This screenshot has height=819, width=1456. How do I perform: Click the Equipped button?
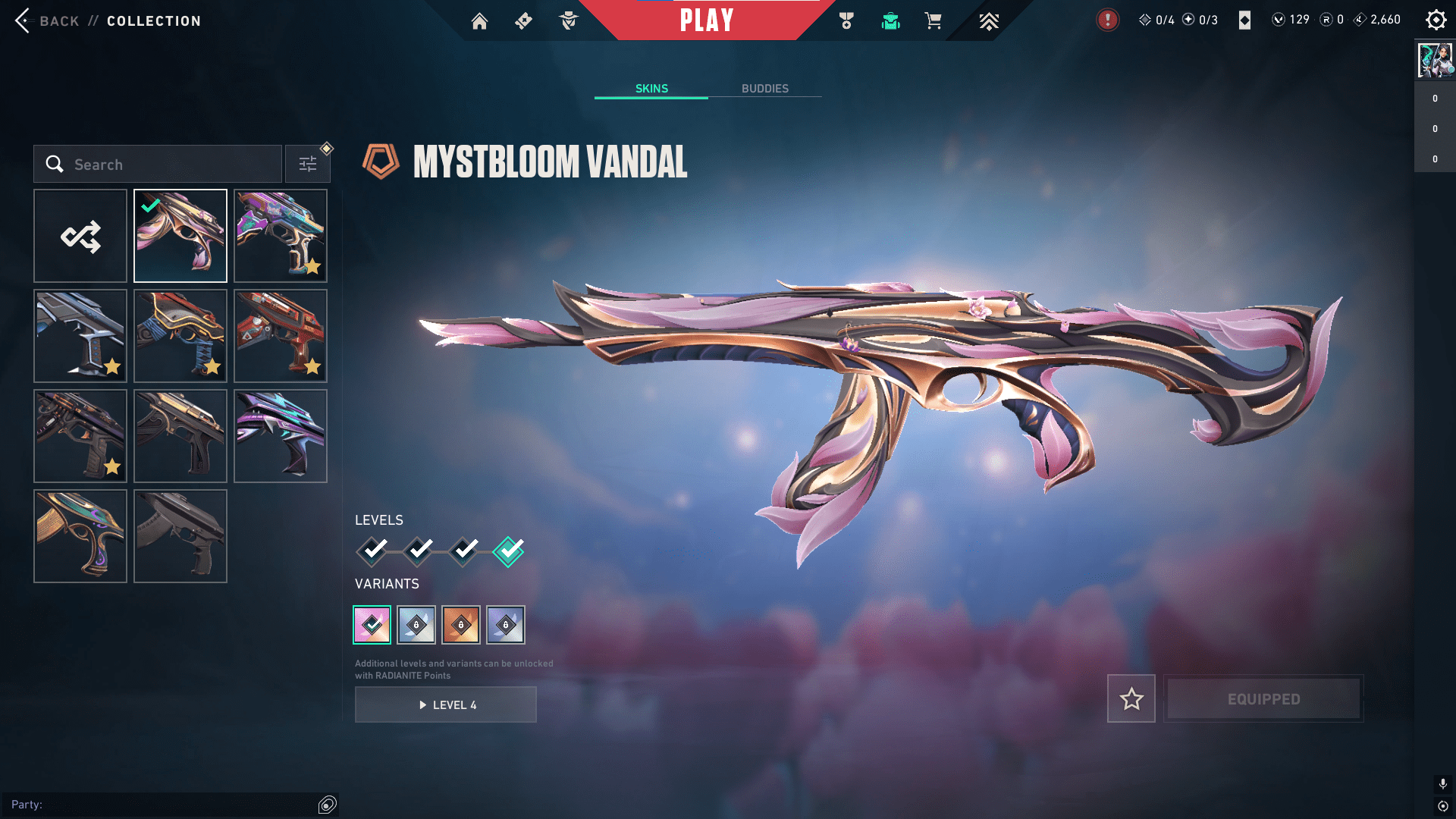coord(1263,698)
